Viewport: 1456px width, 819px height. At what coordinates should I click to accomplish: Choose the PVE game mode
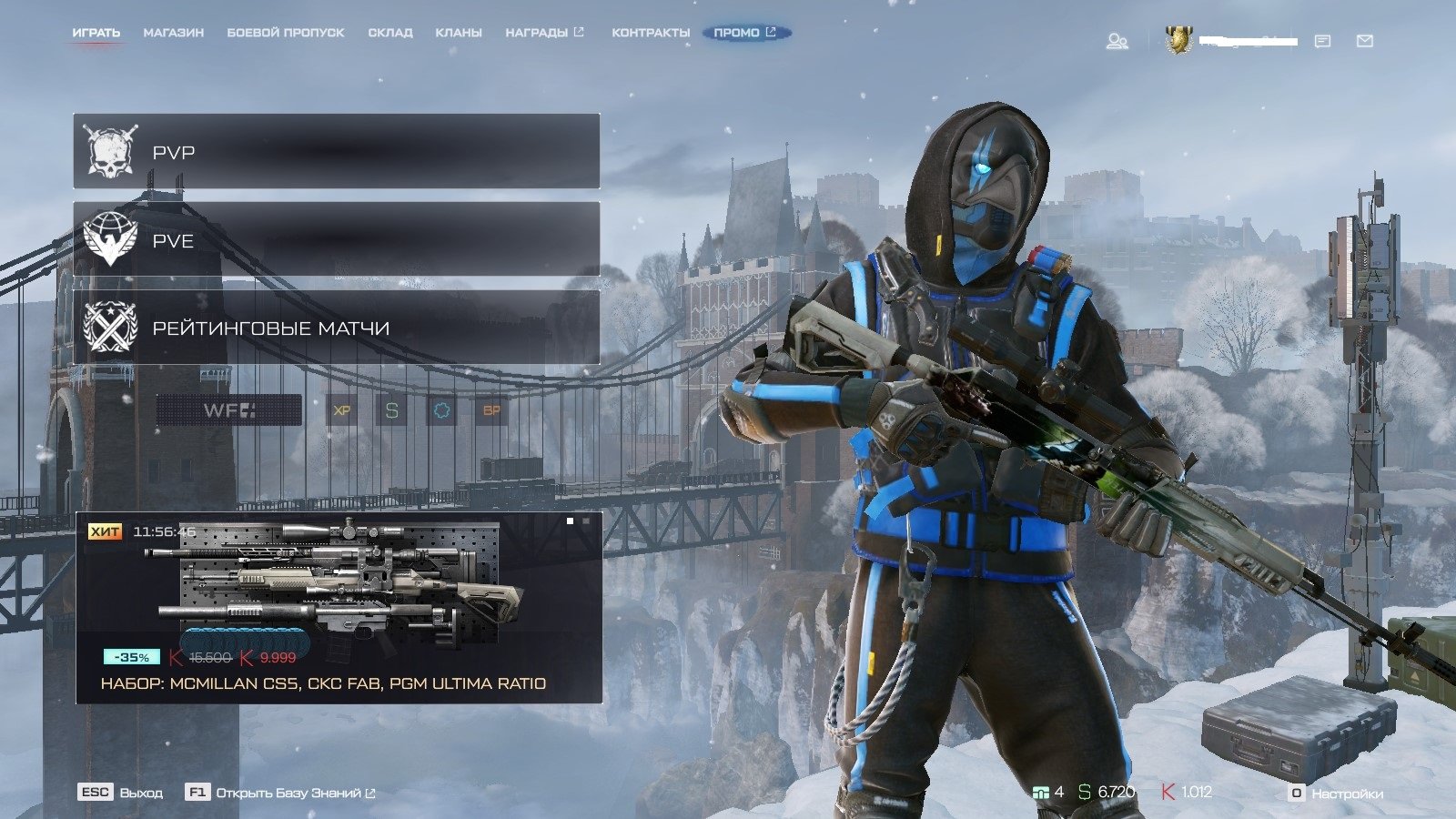[x=336, y=239]
